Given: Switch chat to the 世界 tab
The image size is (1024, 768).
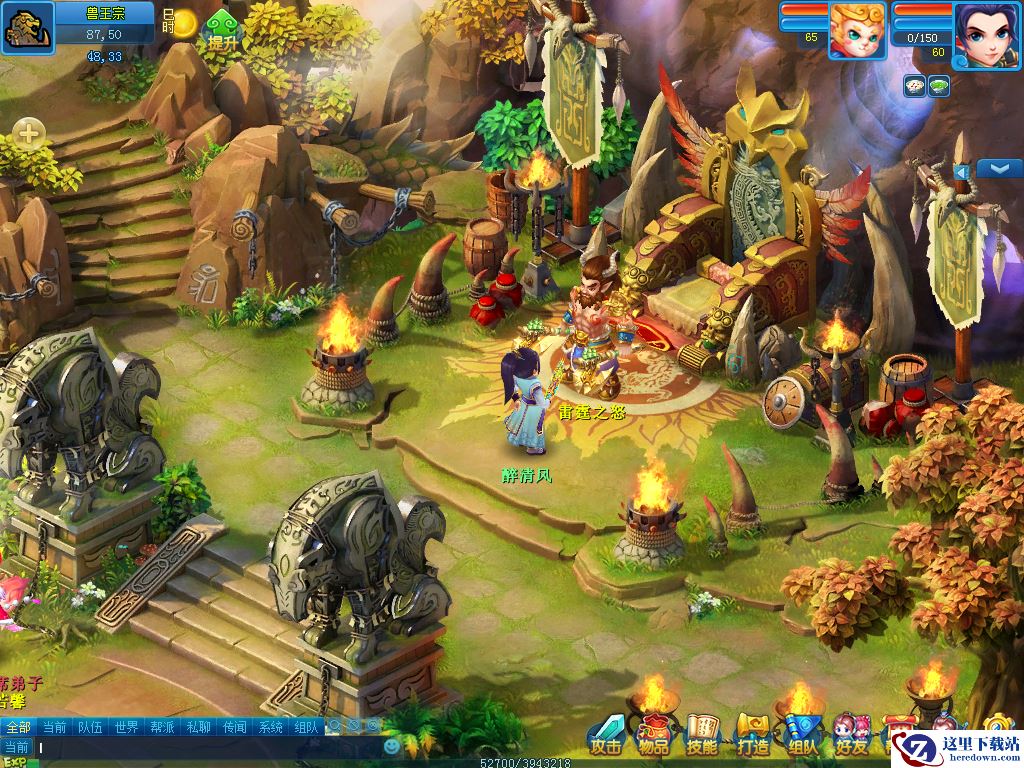Looking at the screenshot, I should pyautogui.click(x=126, y=727).
